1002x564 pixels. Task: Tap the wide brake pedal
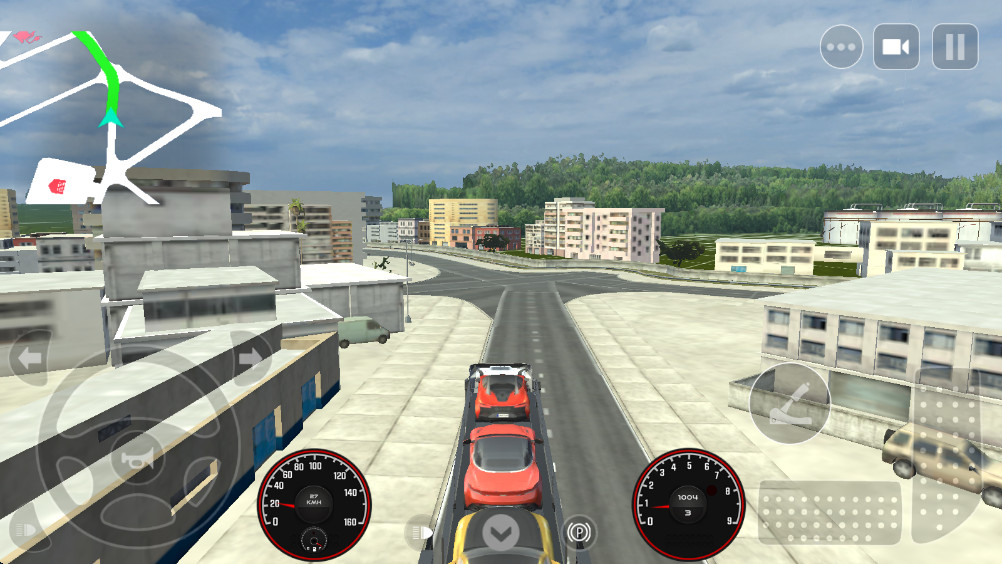[829, 513]
